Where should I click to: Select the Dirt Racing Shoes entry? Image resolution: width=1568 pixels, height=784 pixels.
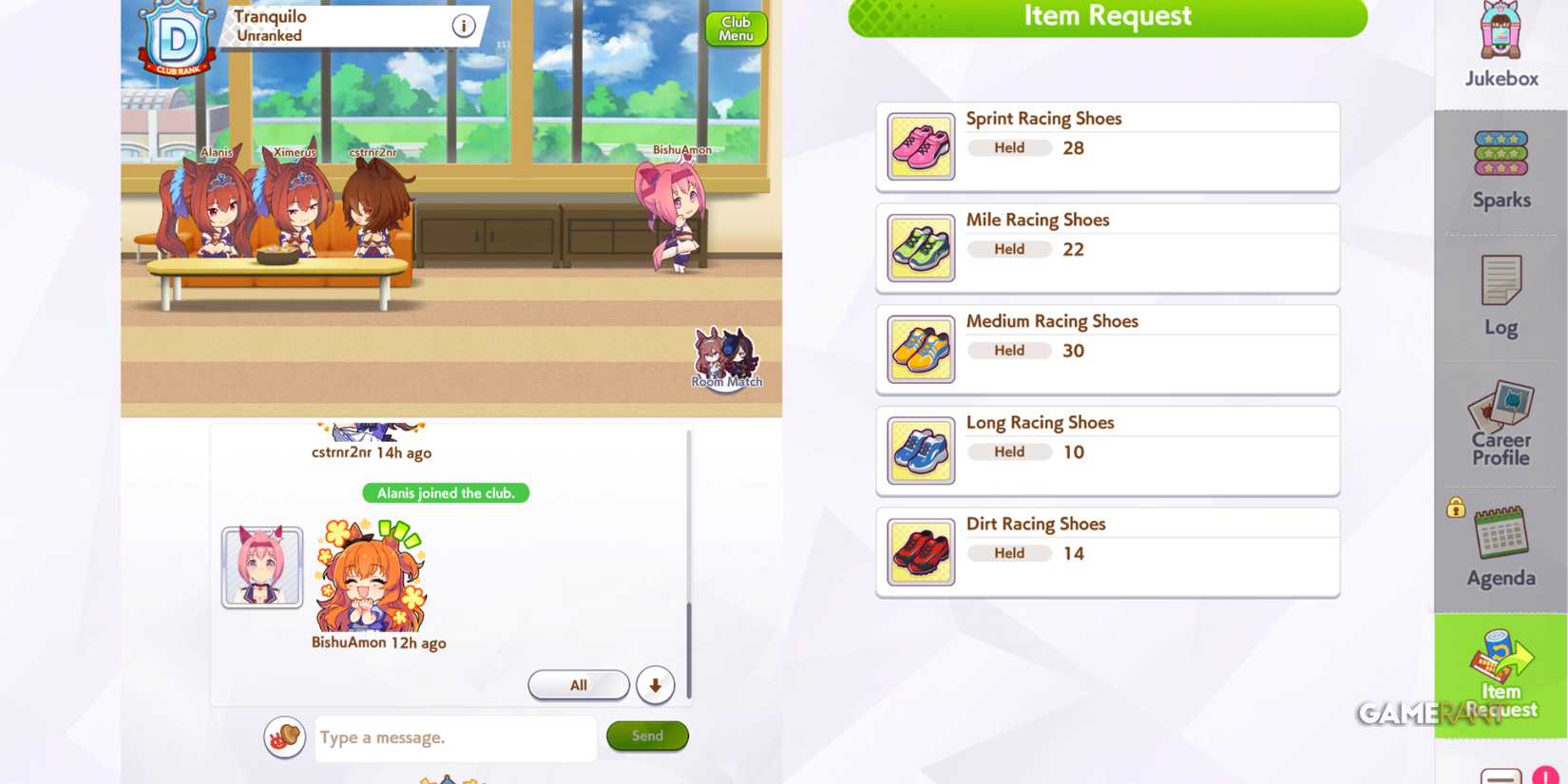click(1107, 551)
